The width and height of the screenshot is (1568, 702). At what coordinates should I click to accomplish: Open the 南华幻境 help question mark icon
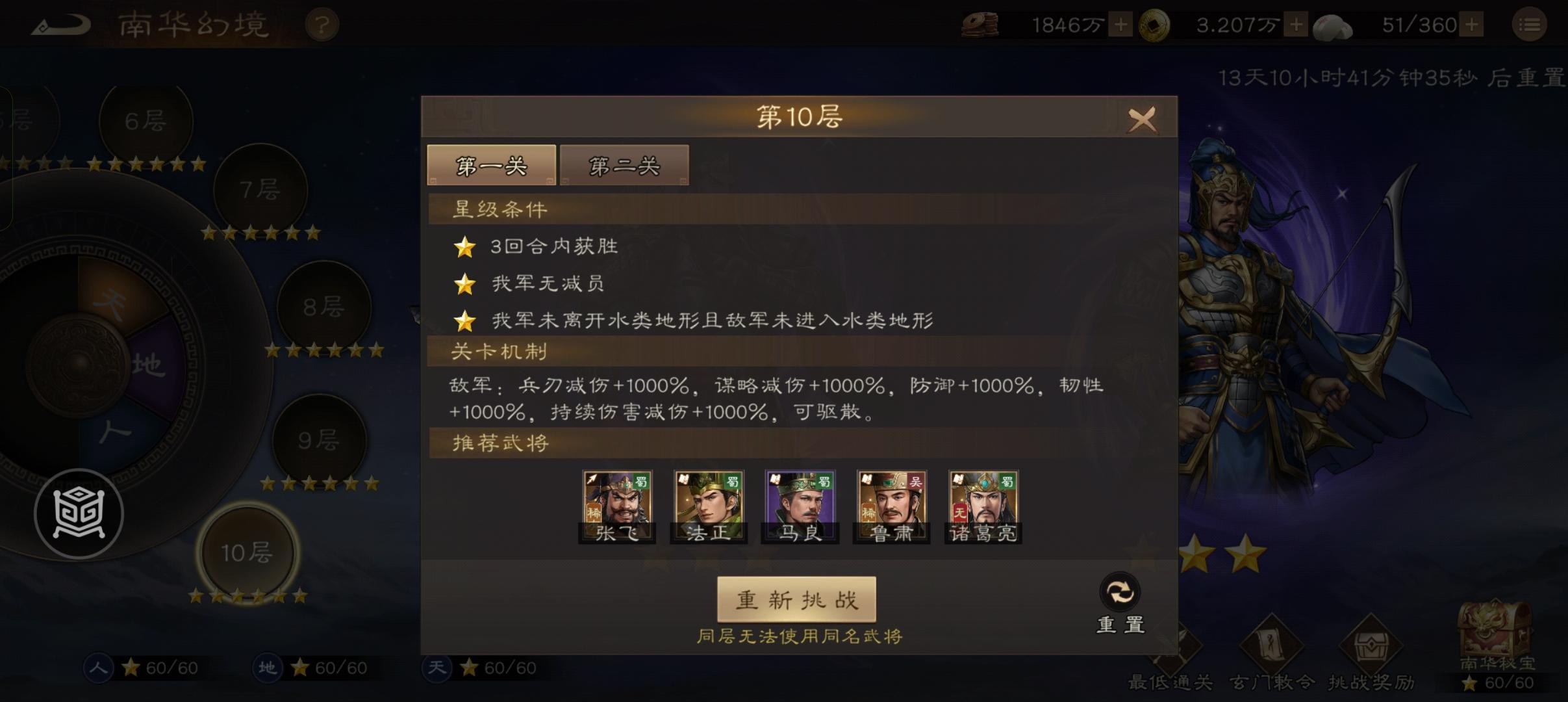(x=323, y=23)
